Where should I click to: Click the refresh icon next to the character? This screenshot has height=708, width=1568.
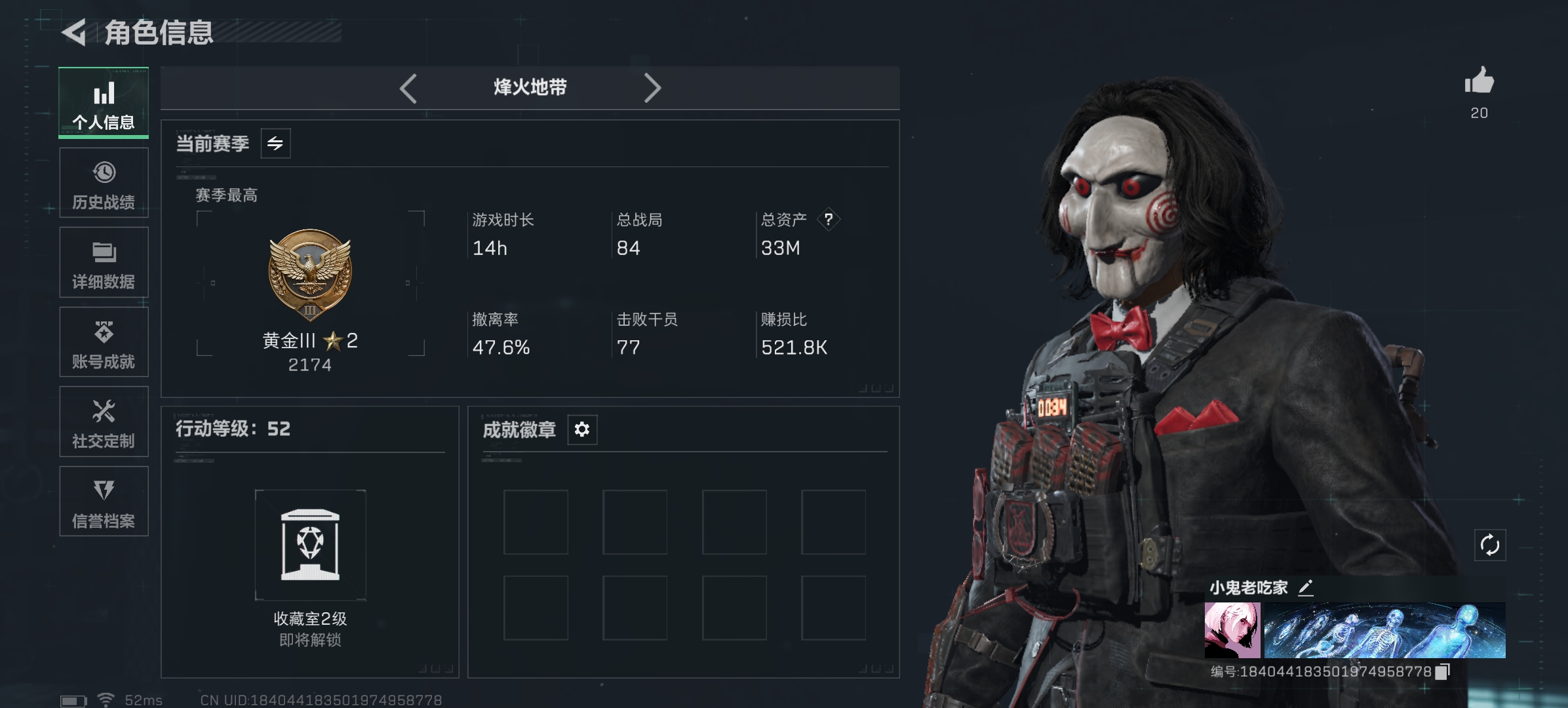point(1490,544)
